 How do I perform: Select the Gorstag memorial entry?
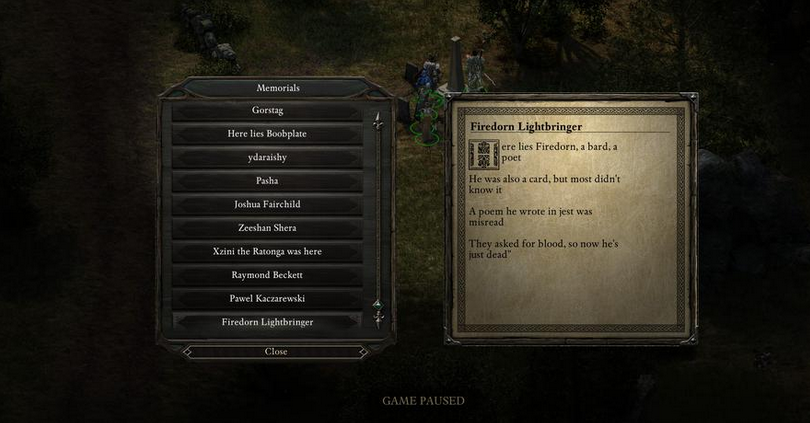pos(267,110)
